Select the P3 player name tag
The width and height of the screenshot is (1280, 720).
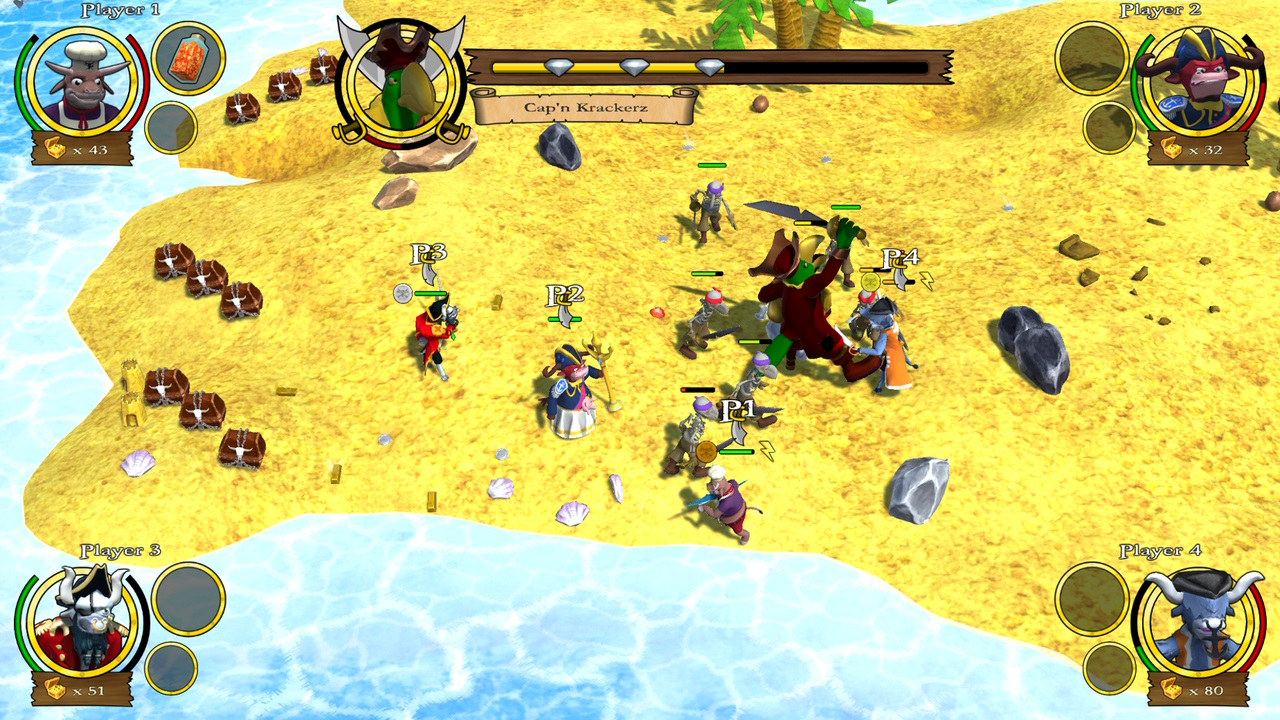click(x=430, y=251)
